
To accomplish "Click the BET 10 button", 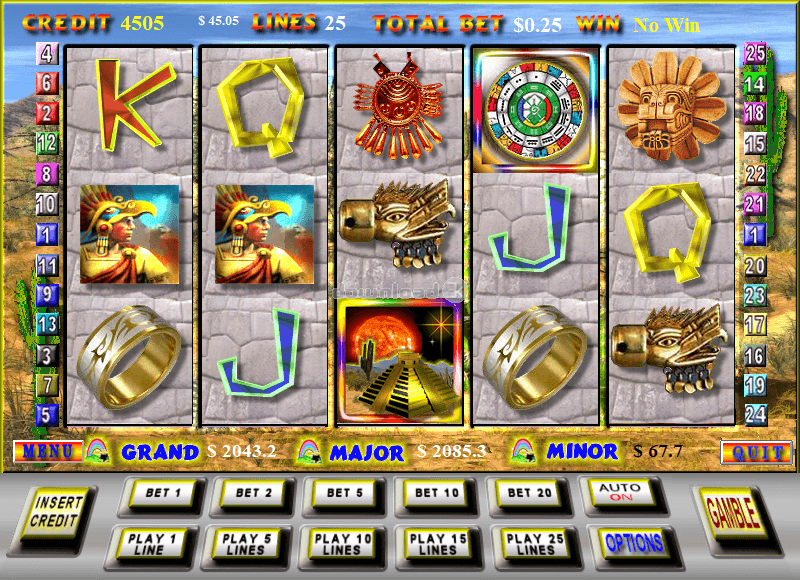I will [x=433, y=493].
